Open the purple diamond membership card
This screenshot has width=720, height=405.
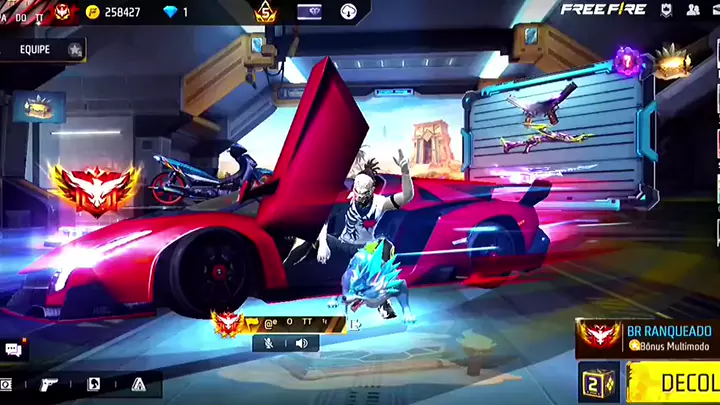(x=309, y=12)
